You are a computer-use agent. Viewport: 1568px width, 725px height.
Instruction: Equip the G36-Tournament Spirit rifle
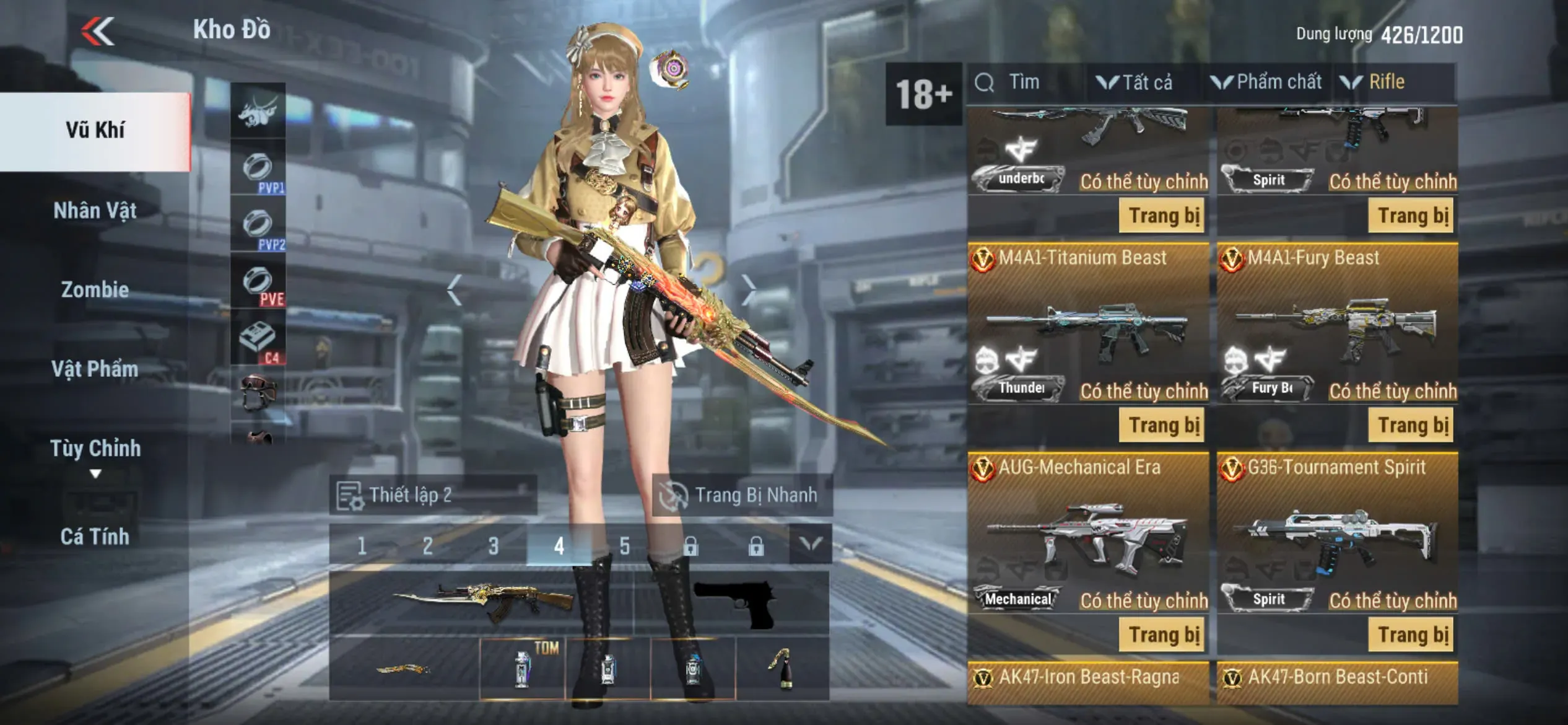1413,635
